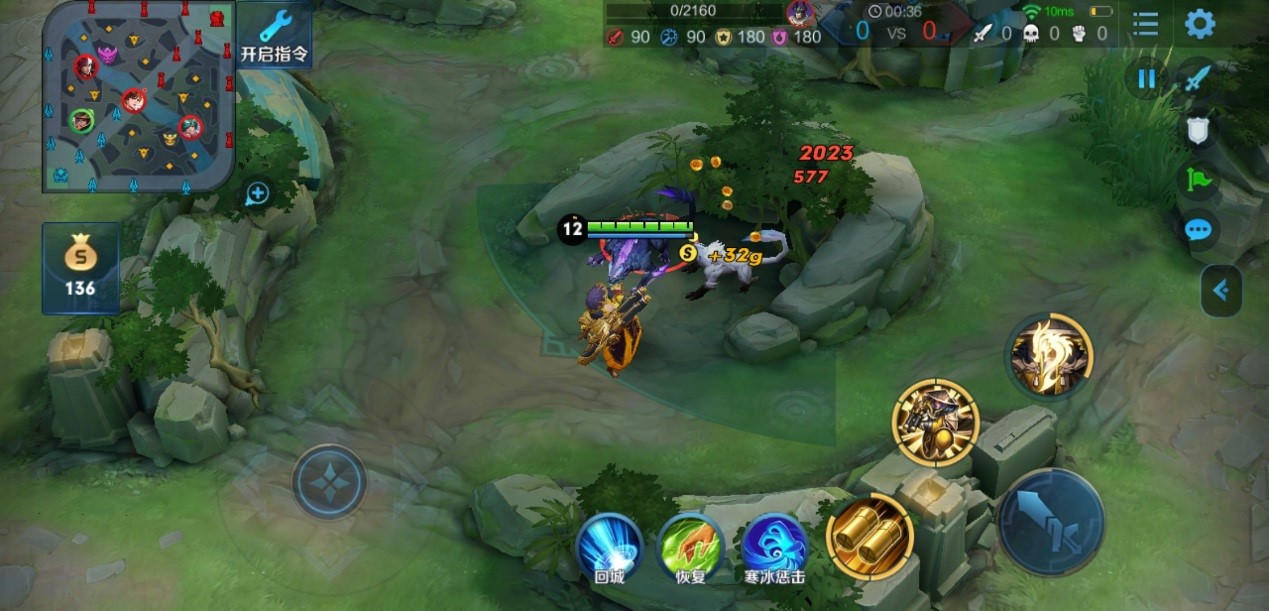Open the minimap
The height and width of the screenshot is (611, 1269).
(x=138, y=96)
